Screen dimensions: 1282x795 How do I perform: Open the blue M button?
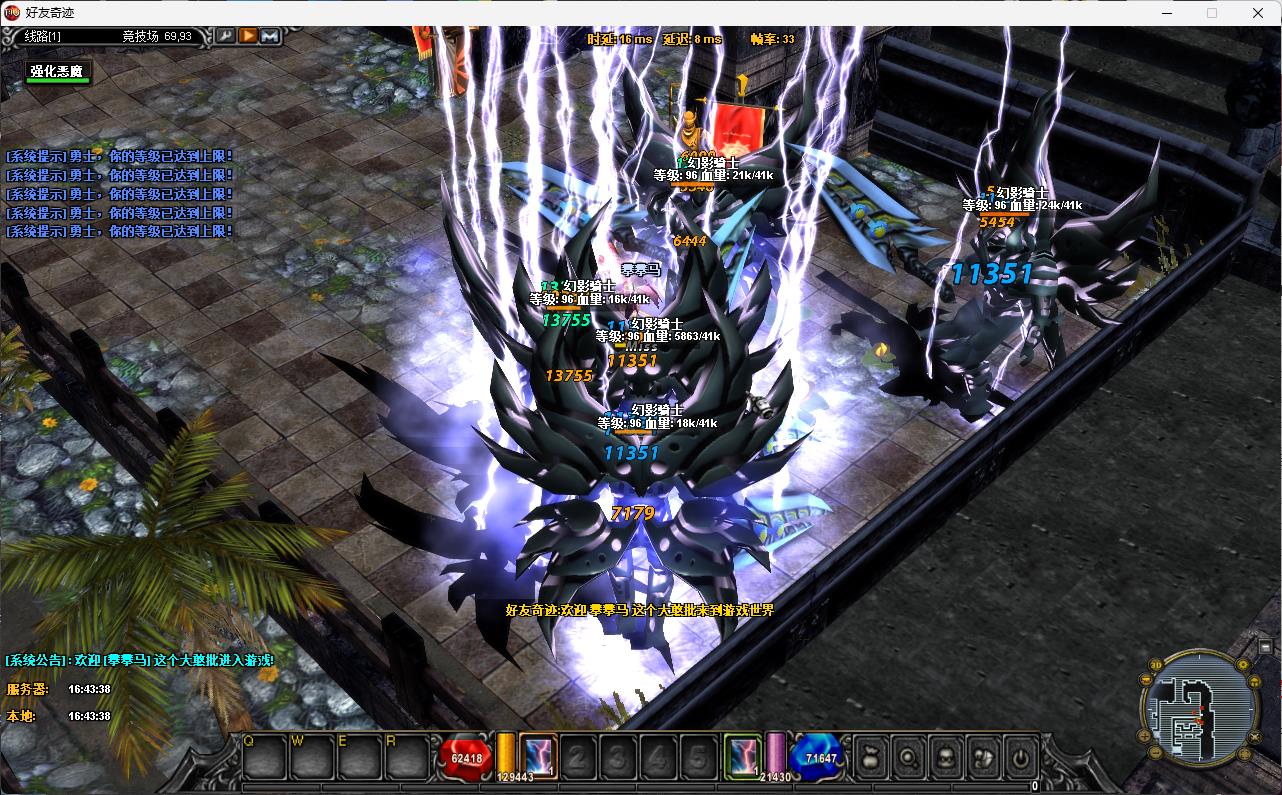click(270, 36)
